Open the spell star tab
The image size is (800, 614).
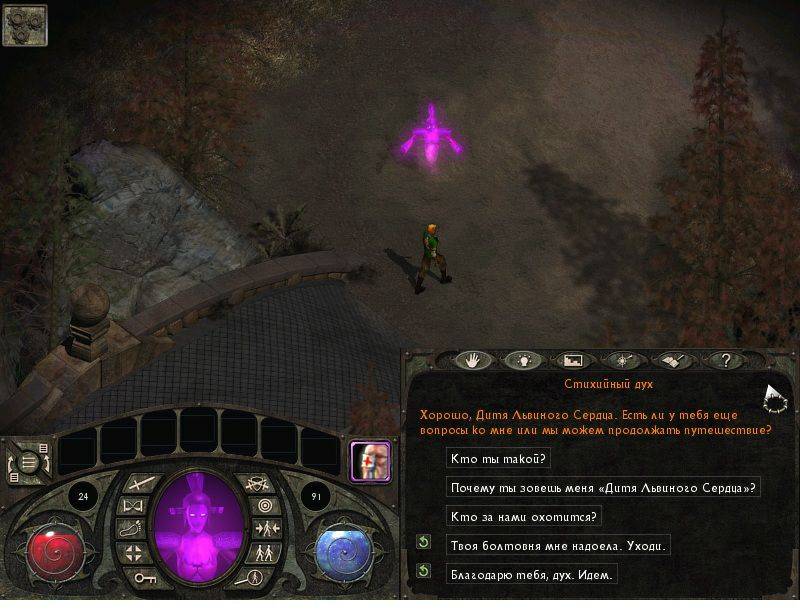click(622, 360)
